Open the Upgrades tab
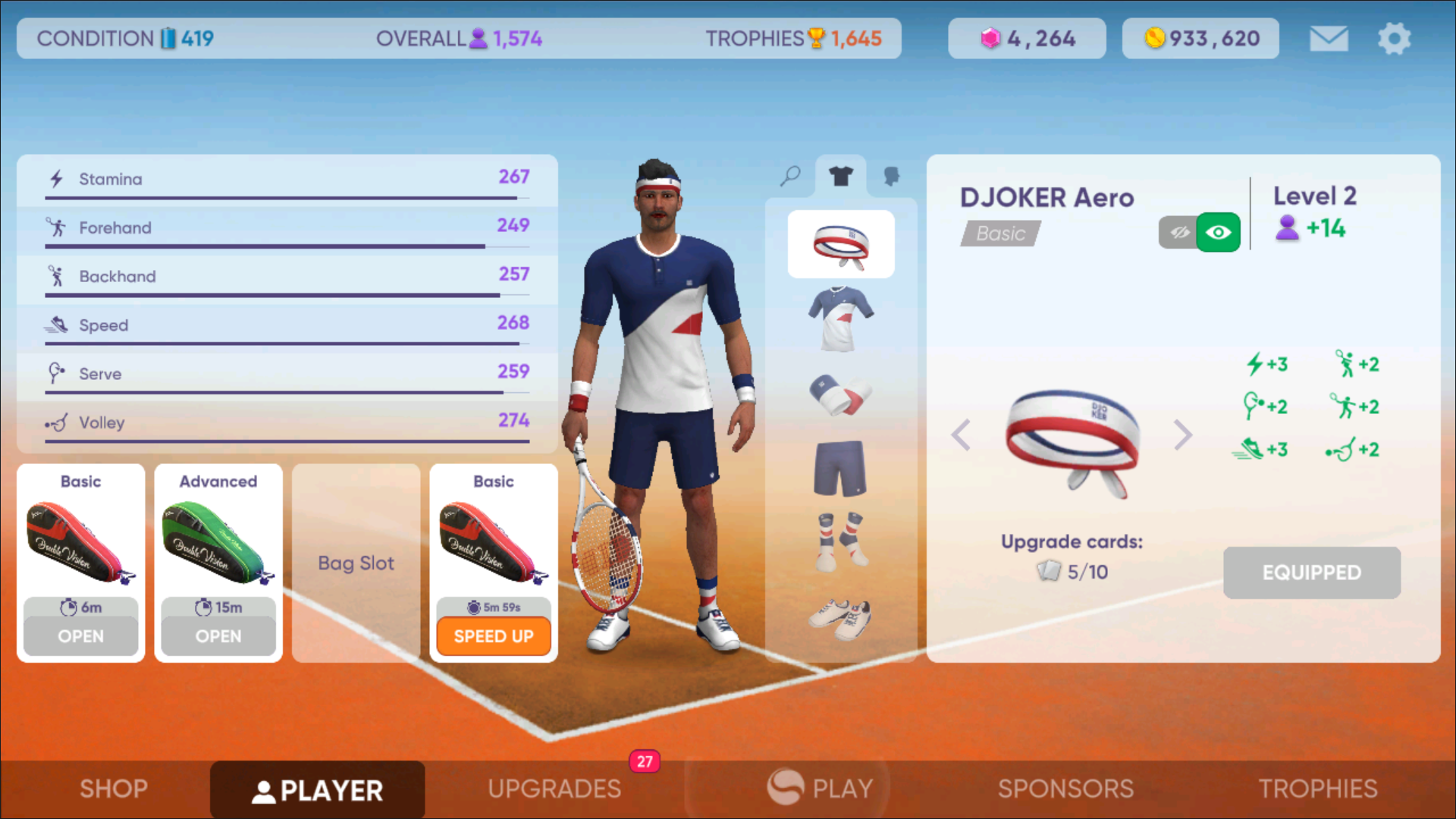The height and width of the screenshot is (819, 1456). pyautogui.click(x=554, y=789)
